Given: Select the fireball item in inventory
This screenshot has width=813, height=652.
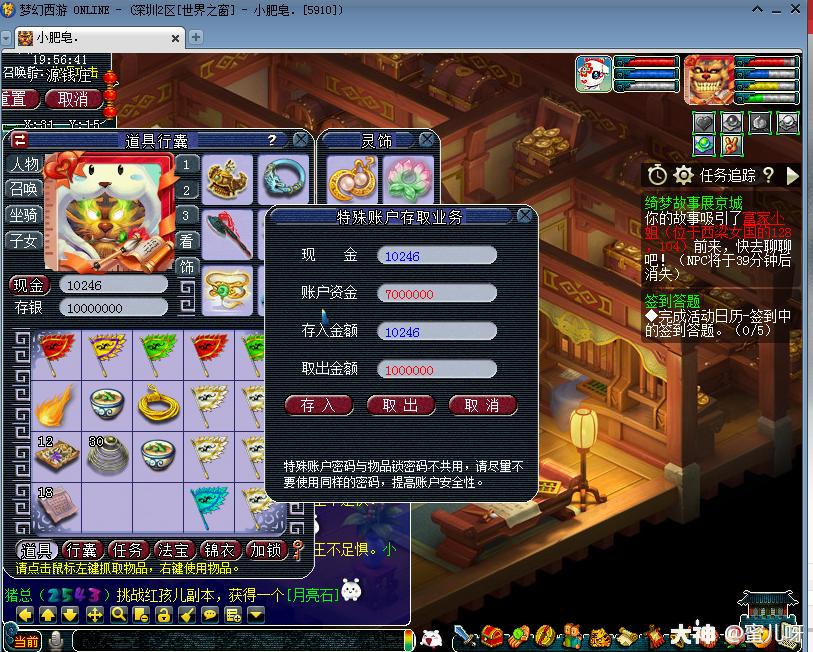Looking at the screenshot, I should click(54, 405).
